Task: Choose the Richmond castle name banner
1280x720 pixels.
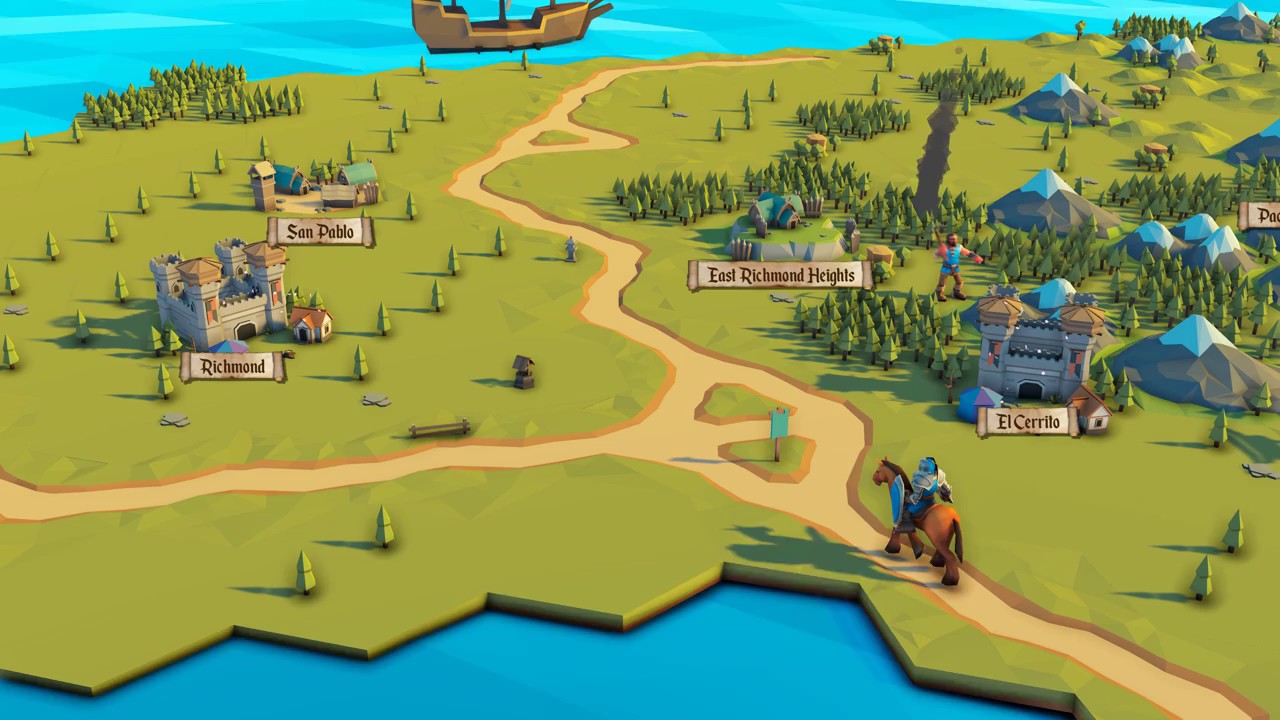Action: (x=233, y=367)
